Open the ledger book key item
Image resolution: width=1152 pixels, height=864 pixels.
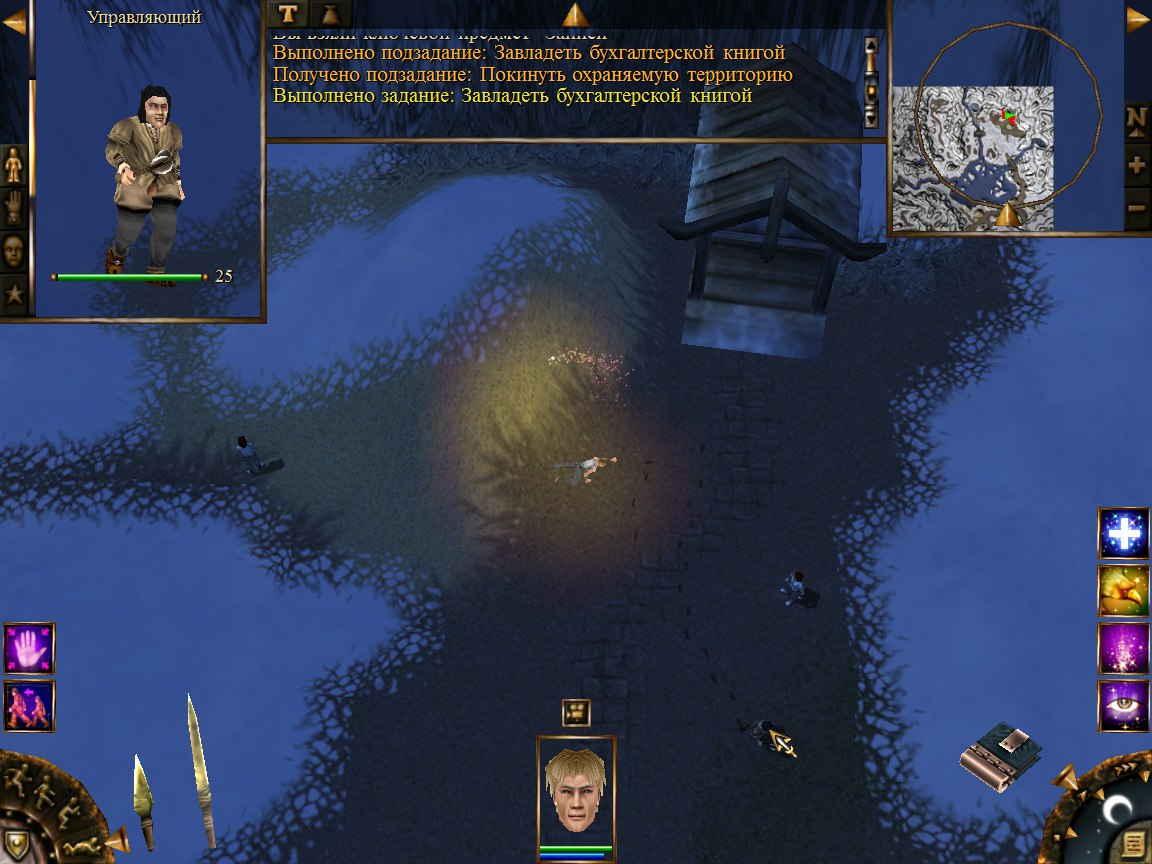(x=1001, y=756)
